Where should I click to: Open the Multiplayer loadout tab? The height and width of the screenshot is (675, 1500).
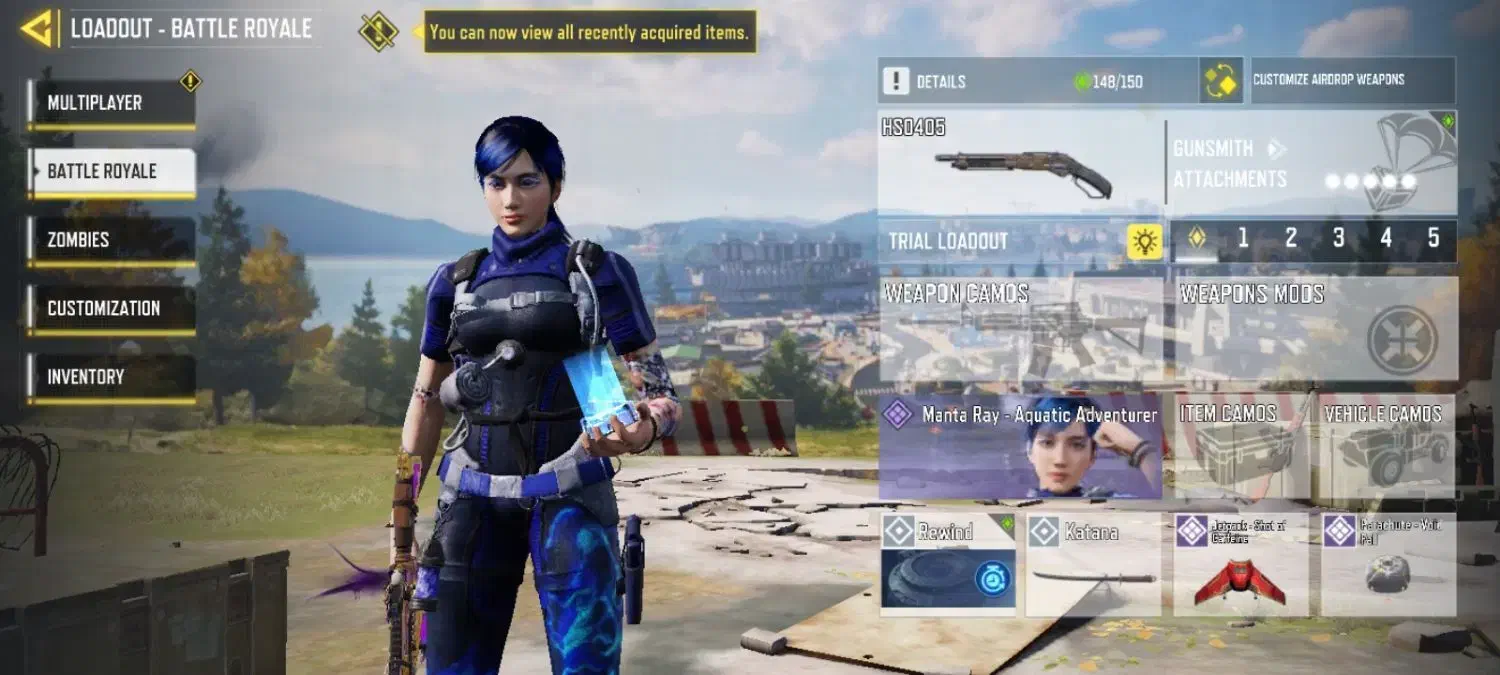[111, 103]
